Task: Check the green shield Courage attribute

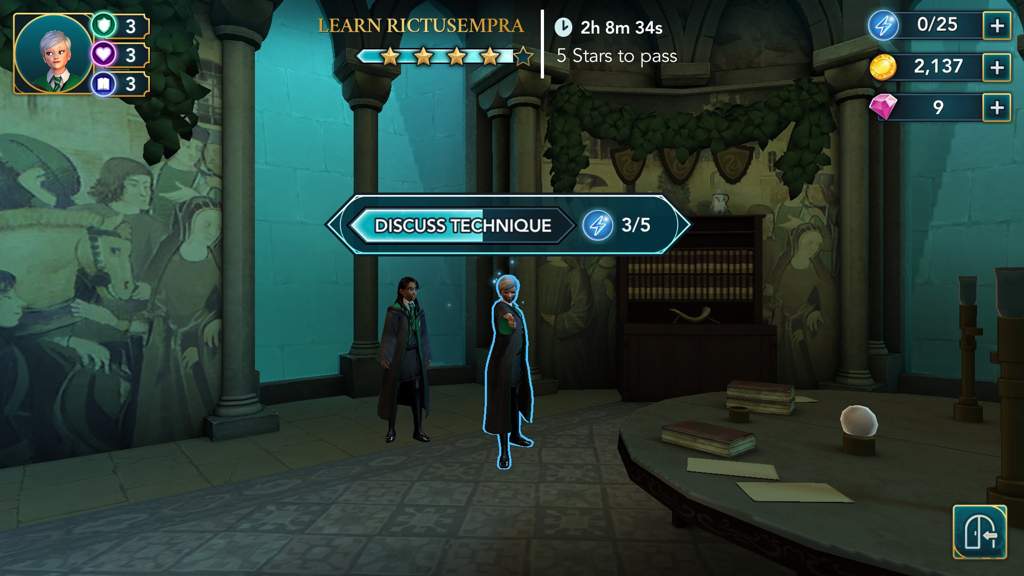Action: pyautogui.click(x=105, y=25)
